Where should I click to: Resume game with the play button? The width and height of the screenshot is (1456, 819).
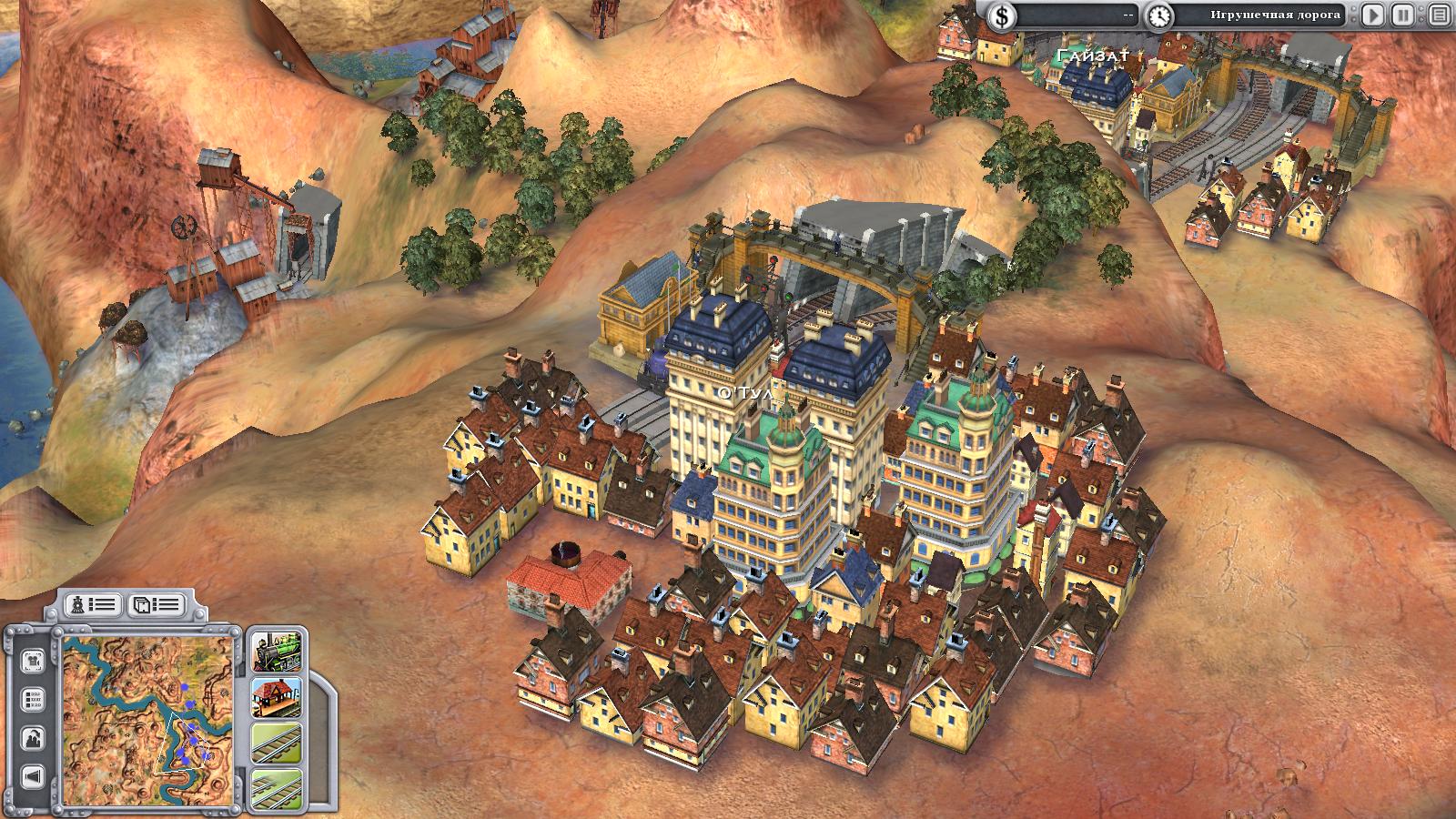point(1374,15)
